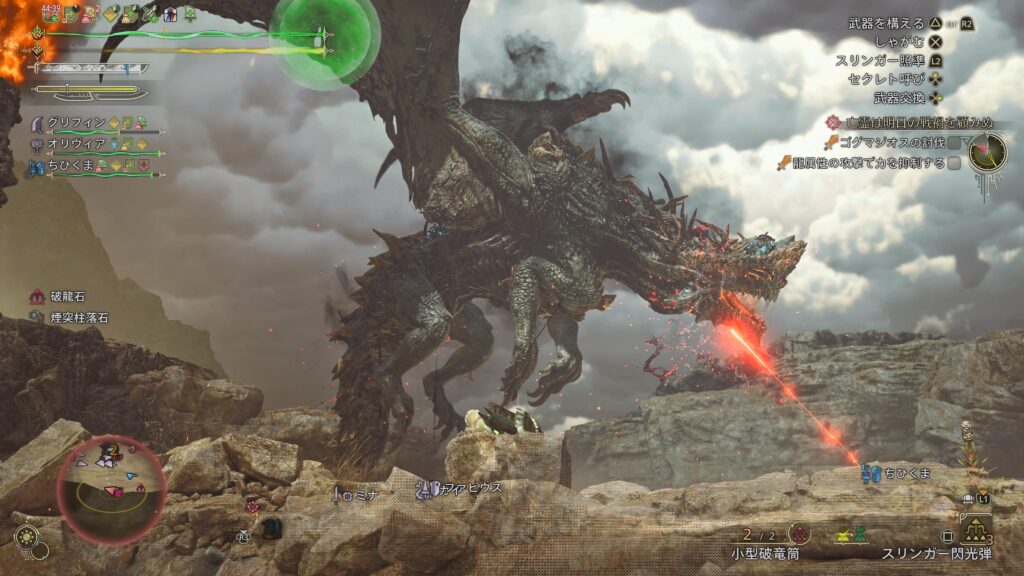1024x576 pixels.
Task: Select the 破龍石 environment entry
Action: 68,296
